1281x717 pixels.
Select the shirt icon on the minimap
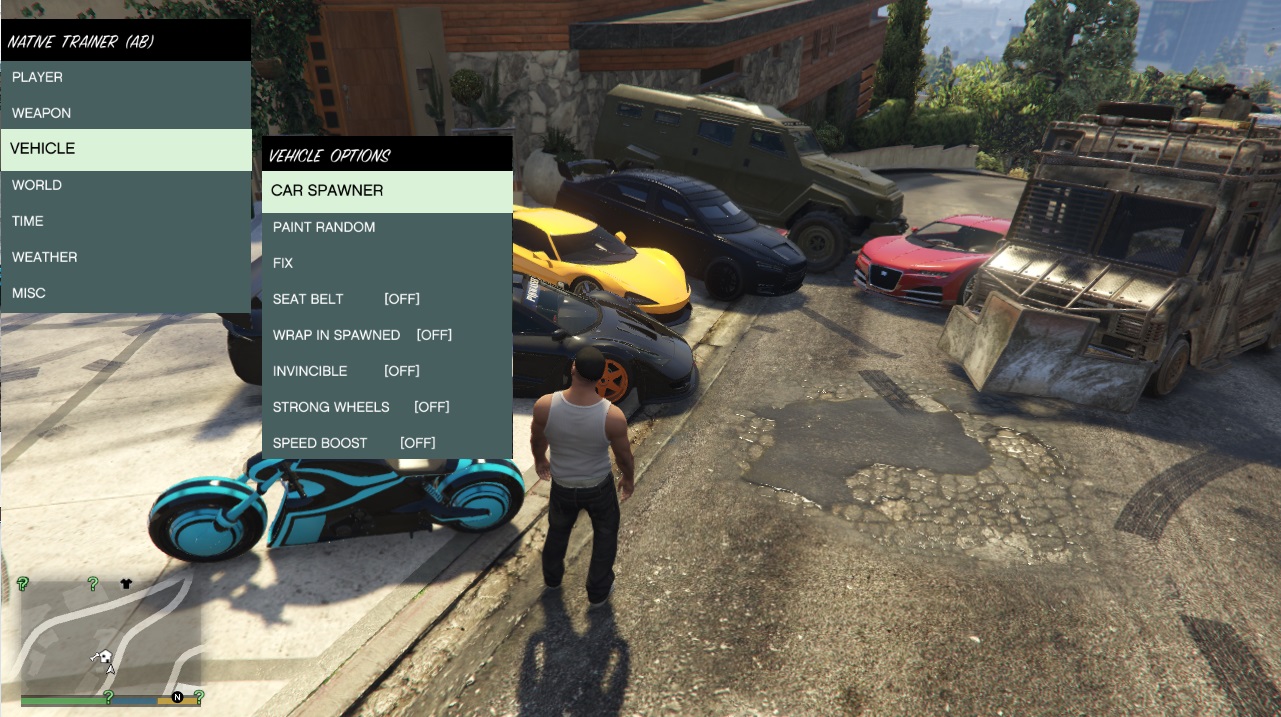(126, 583)
